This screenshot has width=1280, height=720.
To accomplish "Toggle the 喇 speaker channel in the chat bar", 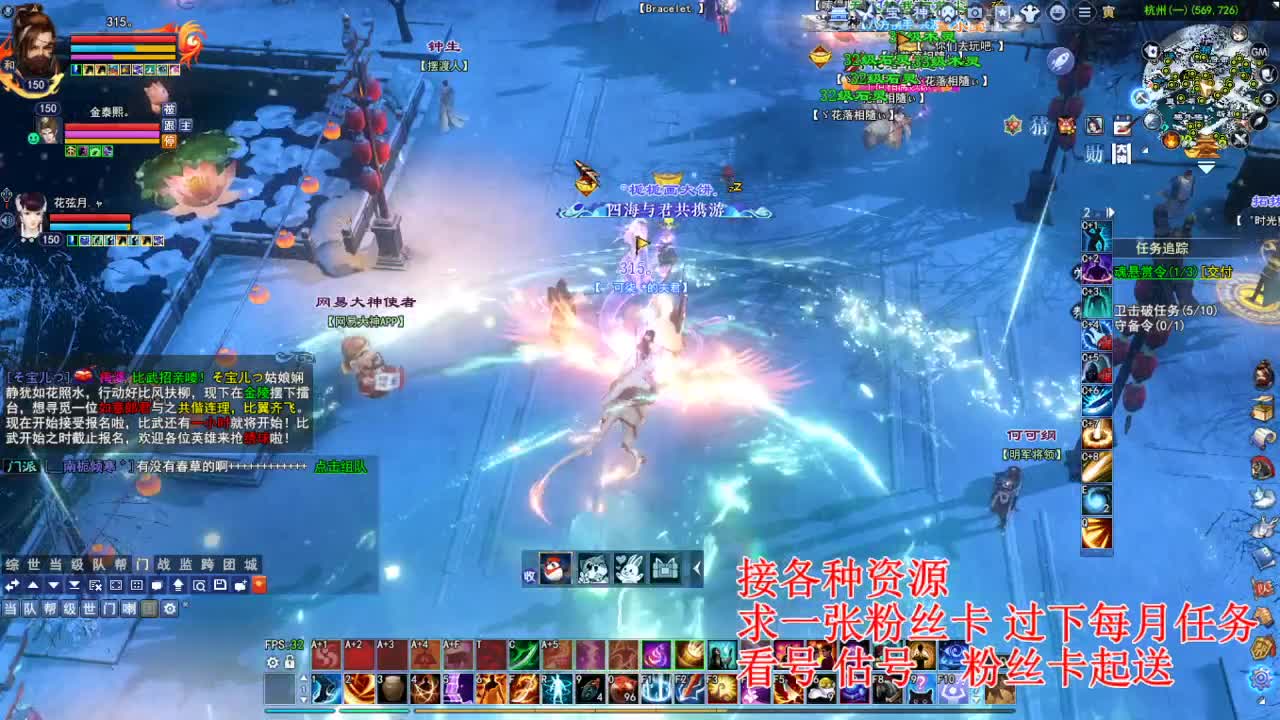I will (x=129, y=608).
